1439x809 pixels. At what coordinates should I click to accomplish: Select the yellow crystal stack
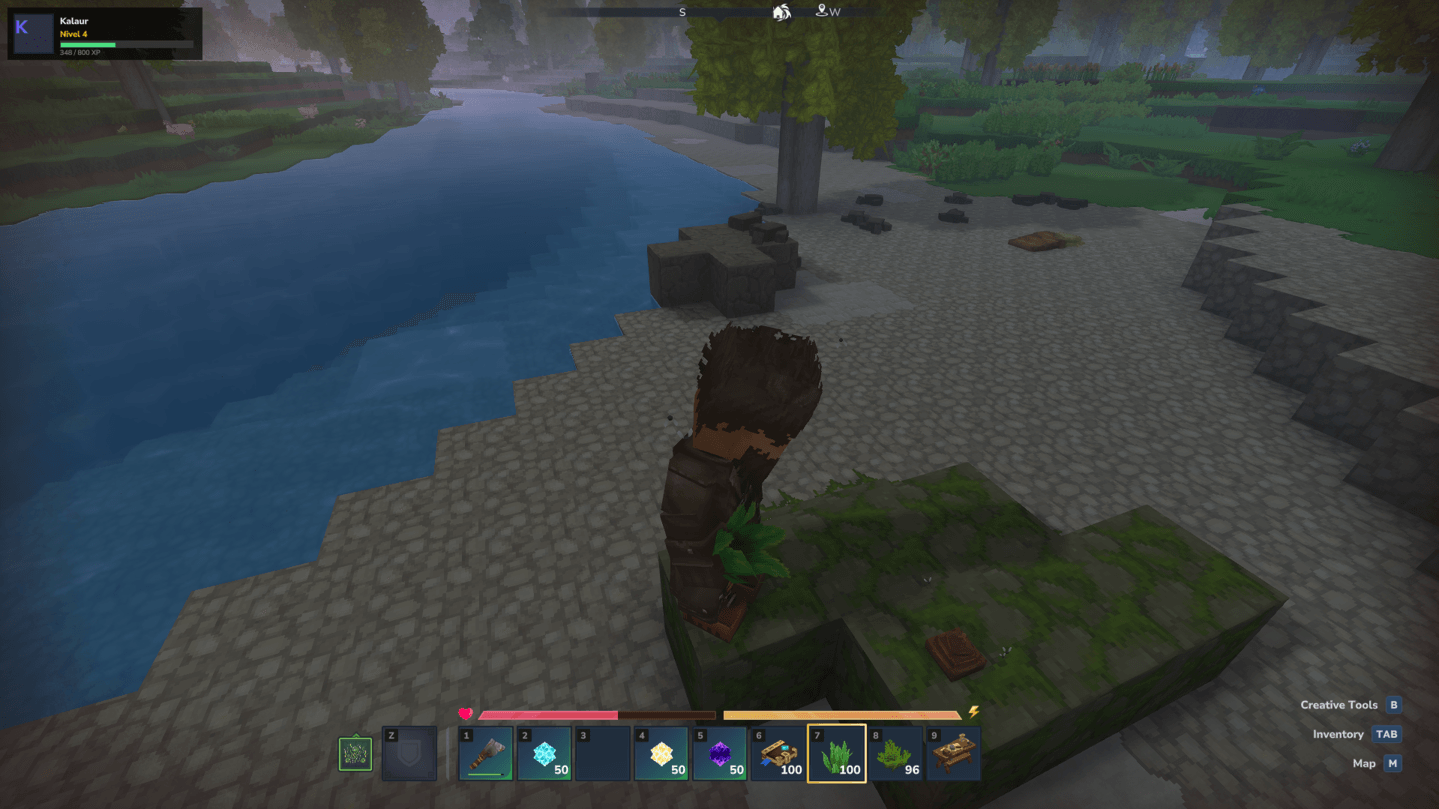[x=661, y=754]
